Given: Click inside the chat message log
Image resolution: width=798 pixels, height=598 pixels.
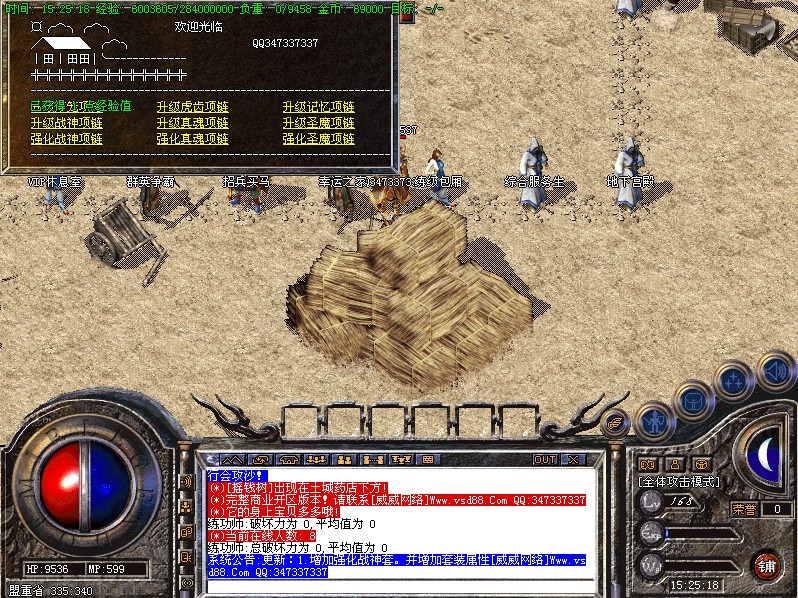Looking at the screenshot, I should 400,520.
